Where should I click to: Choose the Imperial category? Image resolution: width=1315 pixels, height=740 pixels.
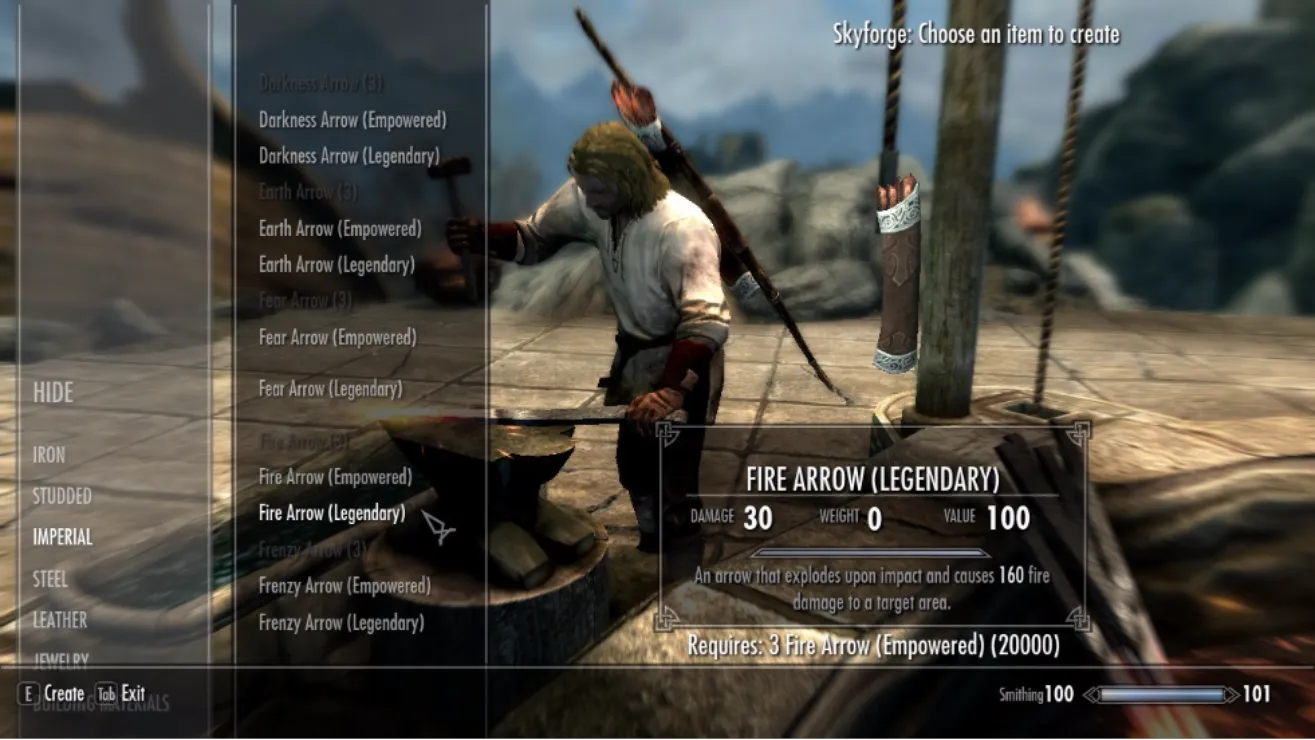pyautogui.click(x=62, y=537)
